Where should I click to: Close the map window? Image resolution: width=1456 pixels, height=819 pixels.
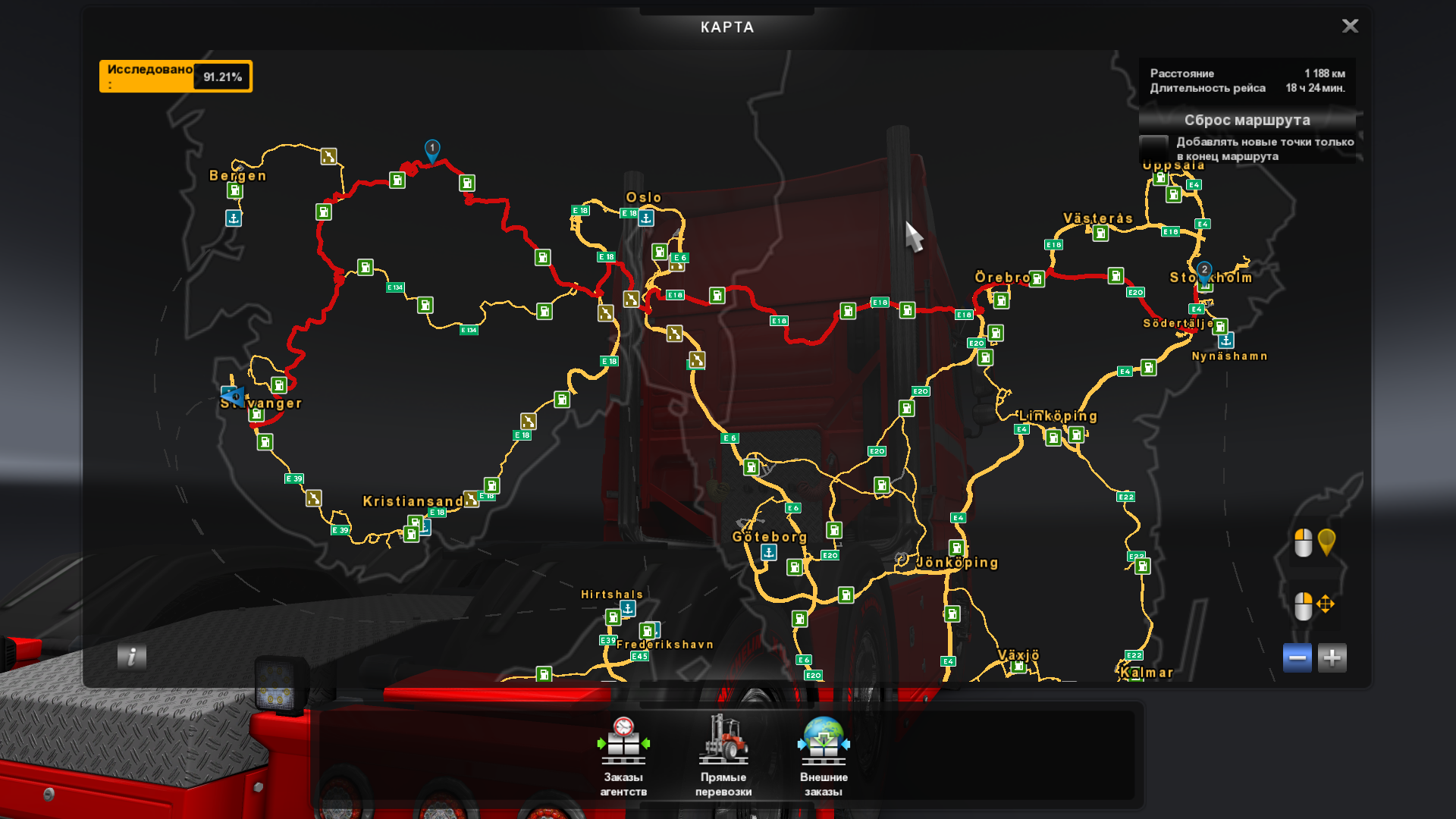(x=1350, y=27)
